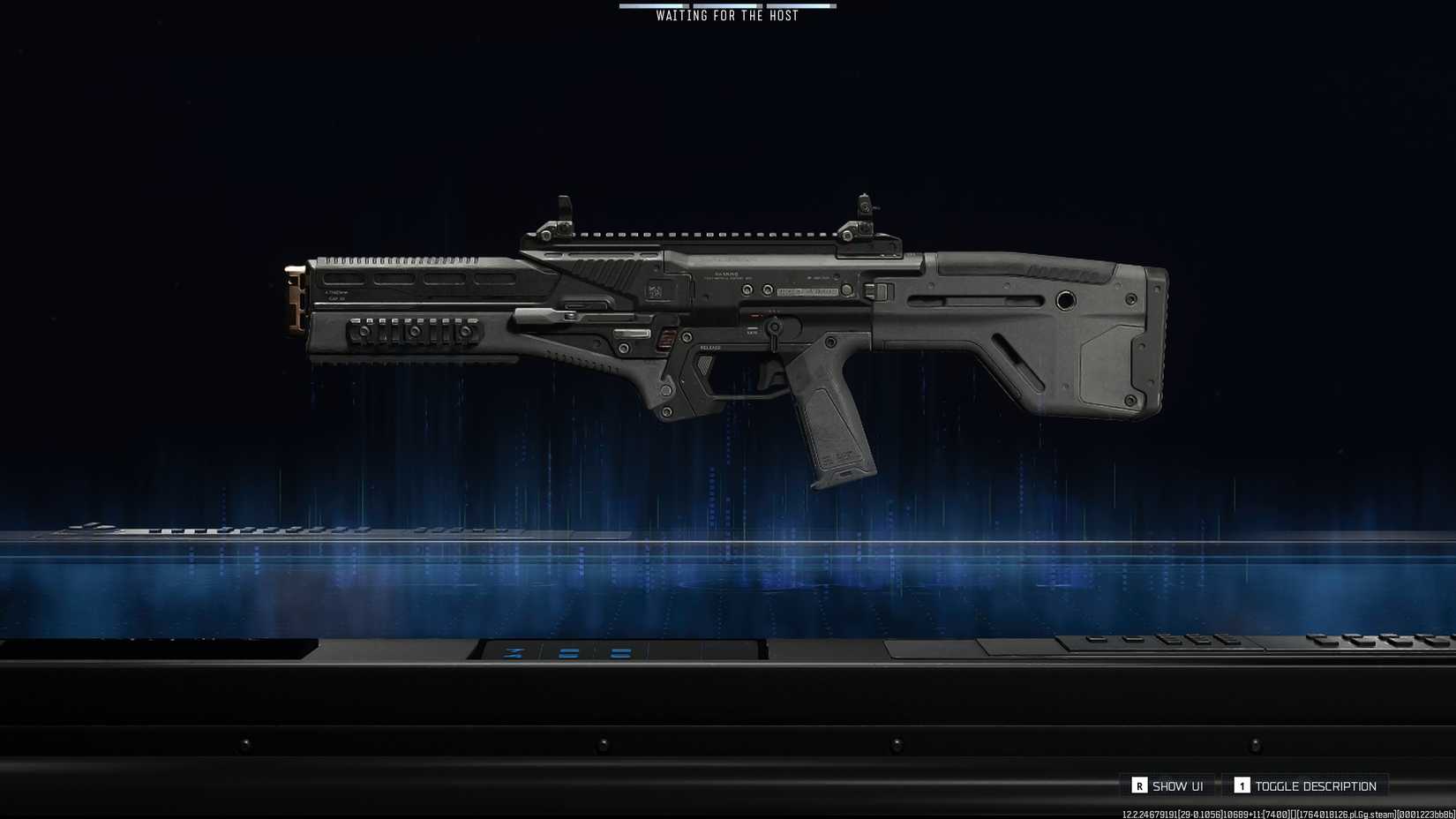Click the first blue icon on the console strip

coord(512,654)
